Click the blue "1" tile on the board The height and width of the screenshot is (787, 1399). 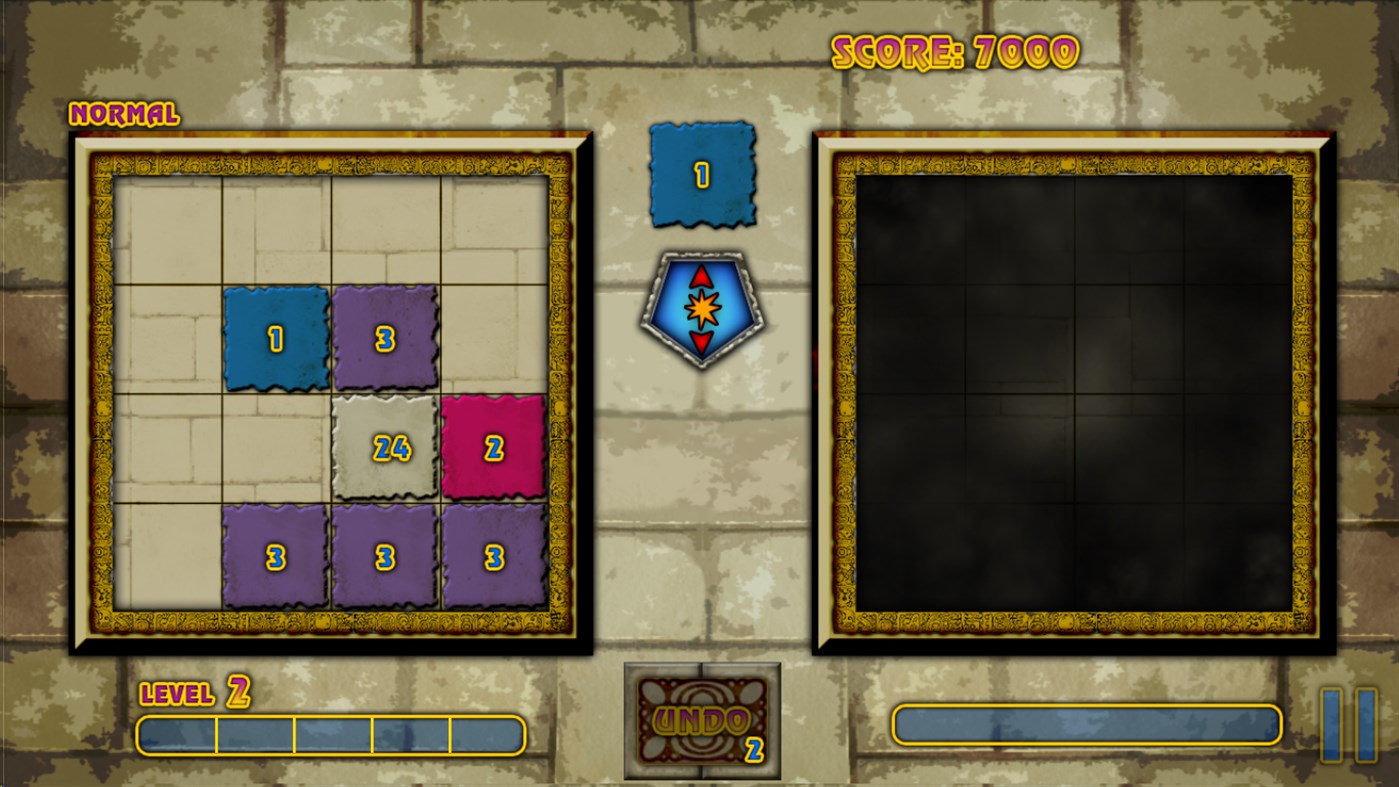click(x=277, y=336)
